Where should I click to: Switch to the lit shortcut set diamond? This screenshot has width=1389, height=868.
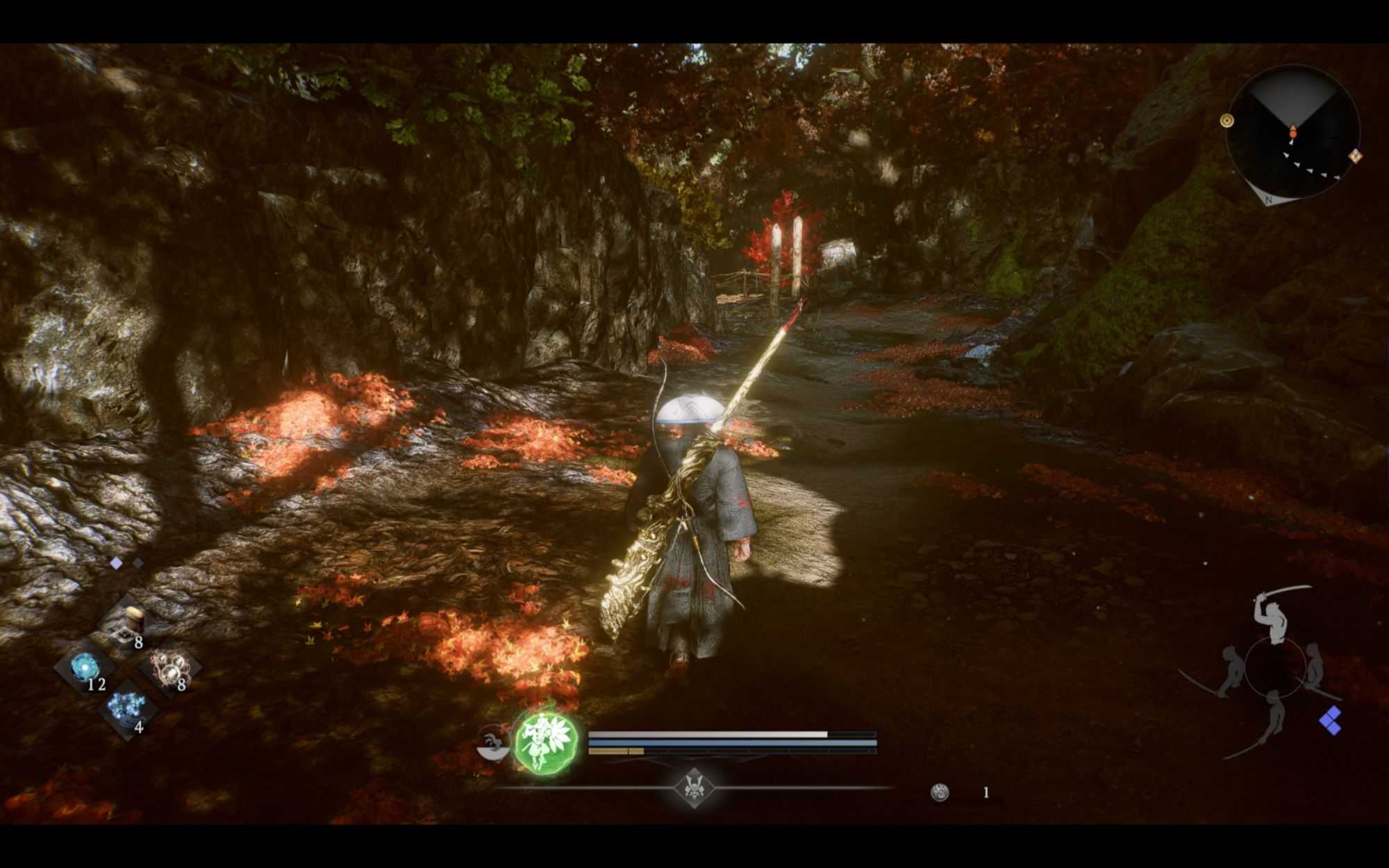tap(117, 563)
